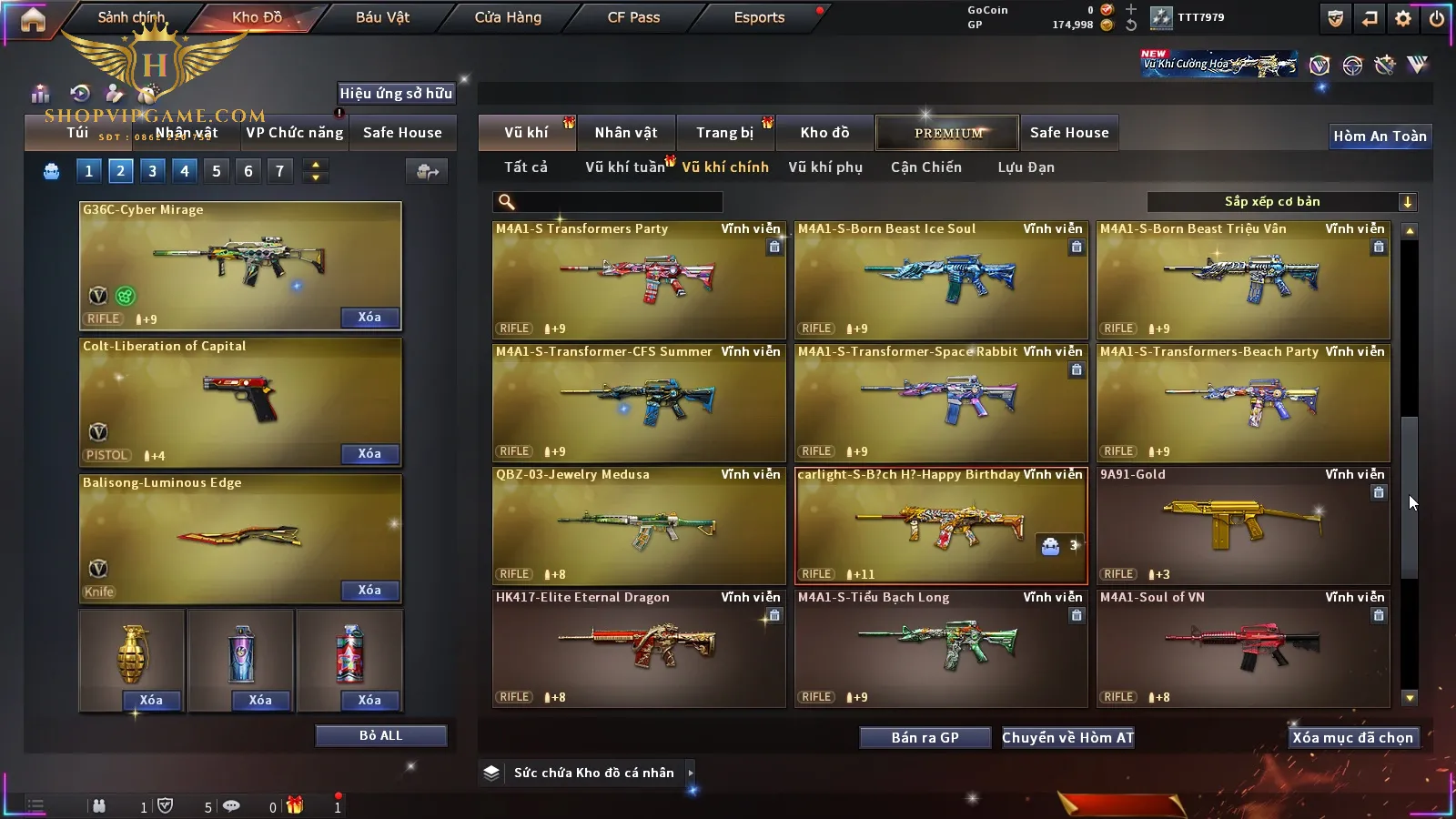The width and height of the screenshot is (1456, 819).
Task: Click Chuyển về Hòm AT button
Action: pos(1068,738)
